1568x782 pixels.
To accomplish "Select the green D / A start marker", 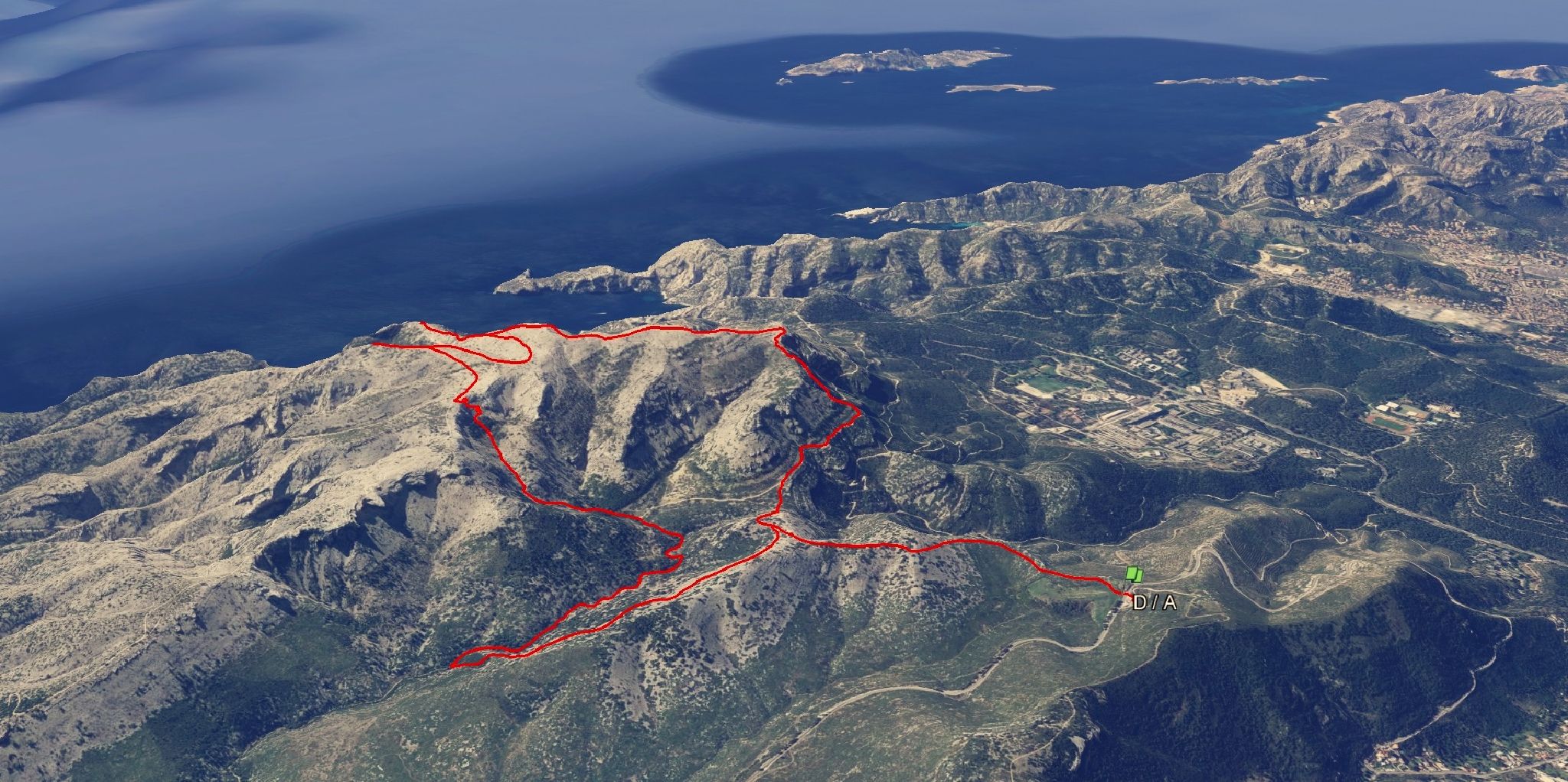I will point(1135,574).
